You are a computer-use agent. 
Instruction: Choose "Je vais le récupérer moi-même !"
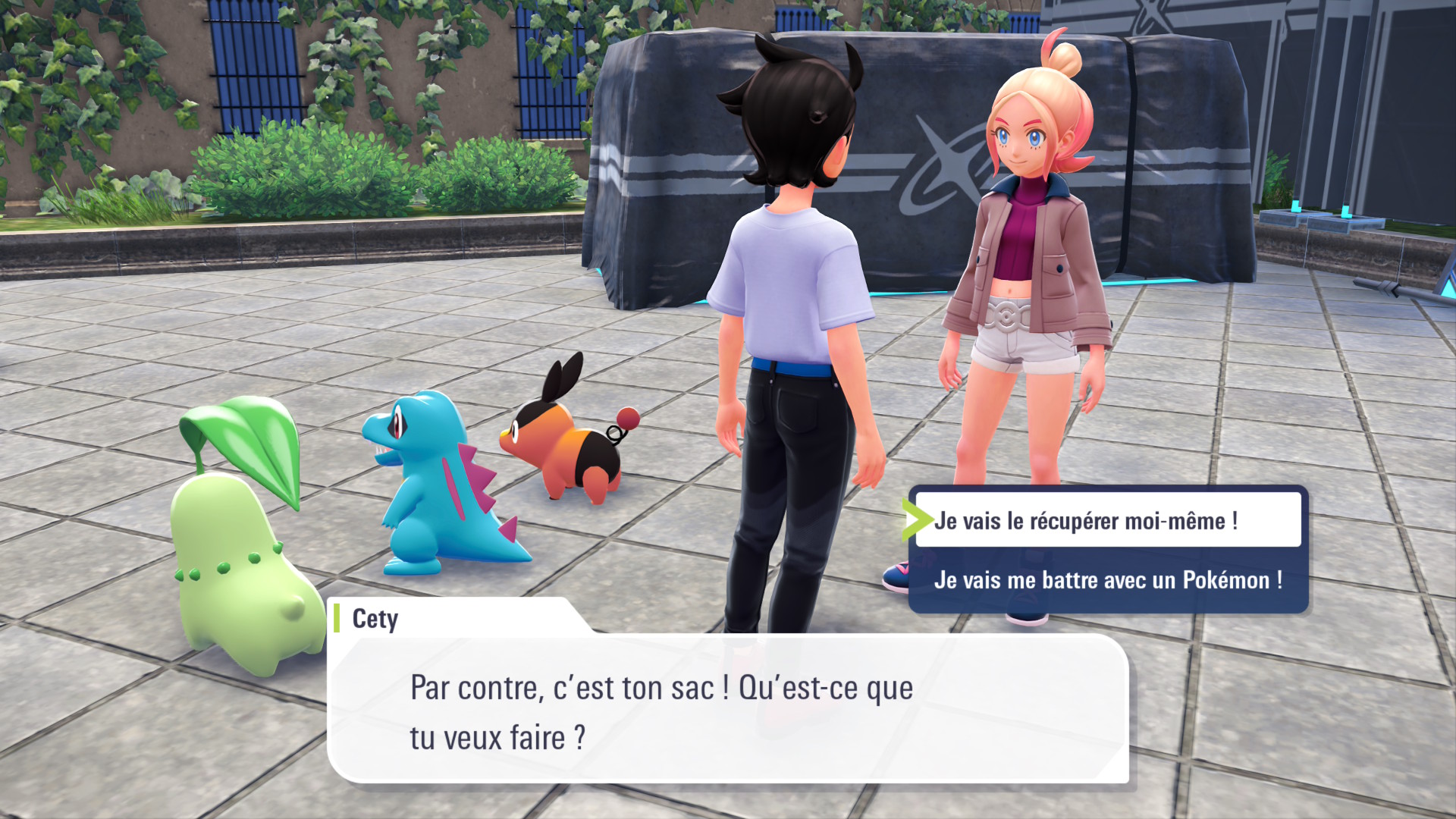click(x=1107, y=520)
